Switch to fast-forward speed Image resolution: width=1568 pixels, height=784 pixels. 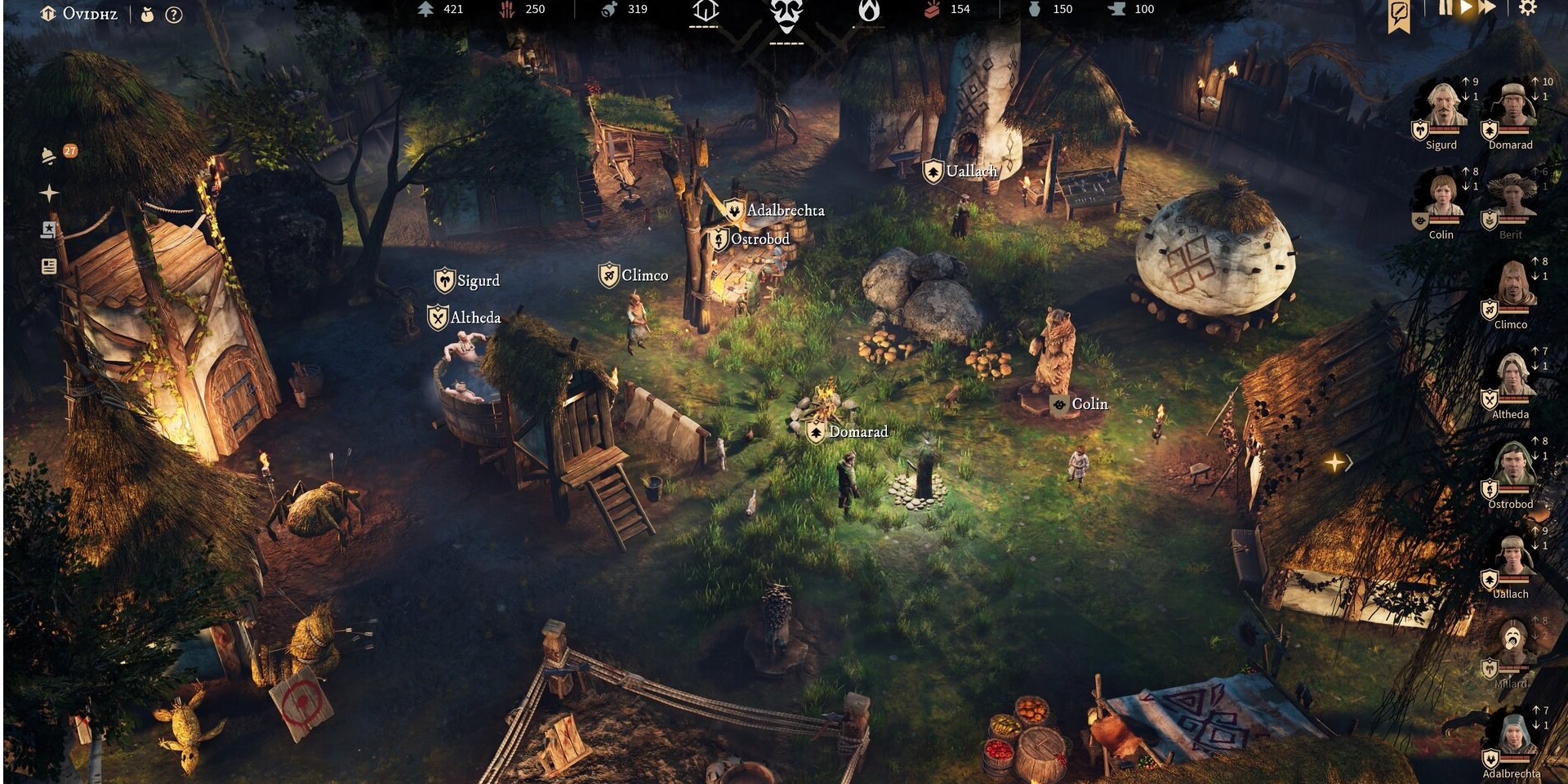[x=1488, y=8]
